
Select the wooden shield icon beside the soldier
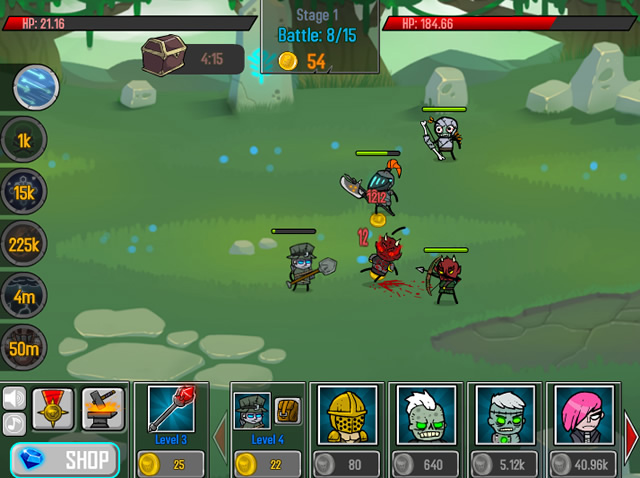(288, 411)
